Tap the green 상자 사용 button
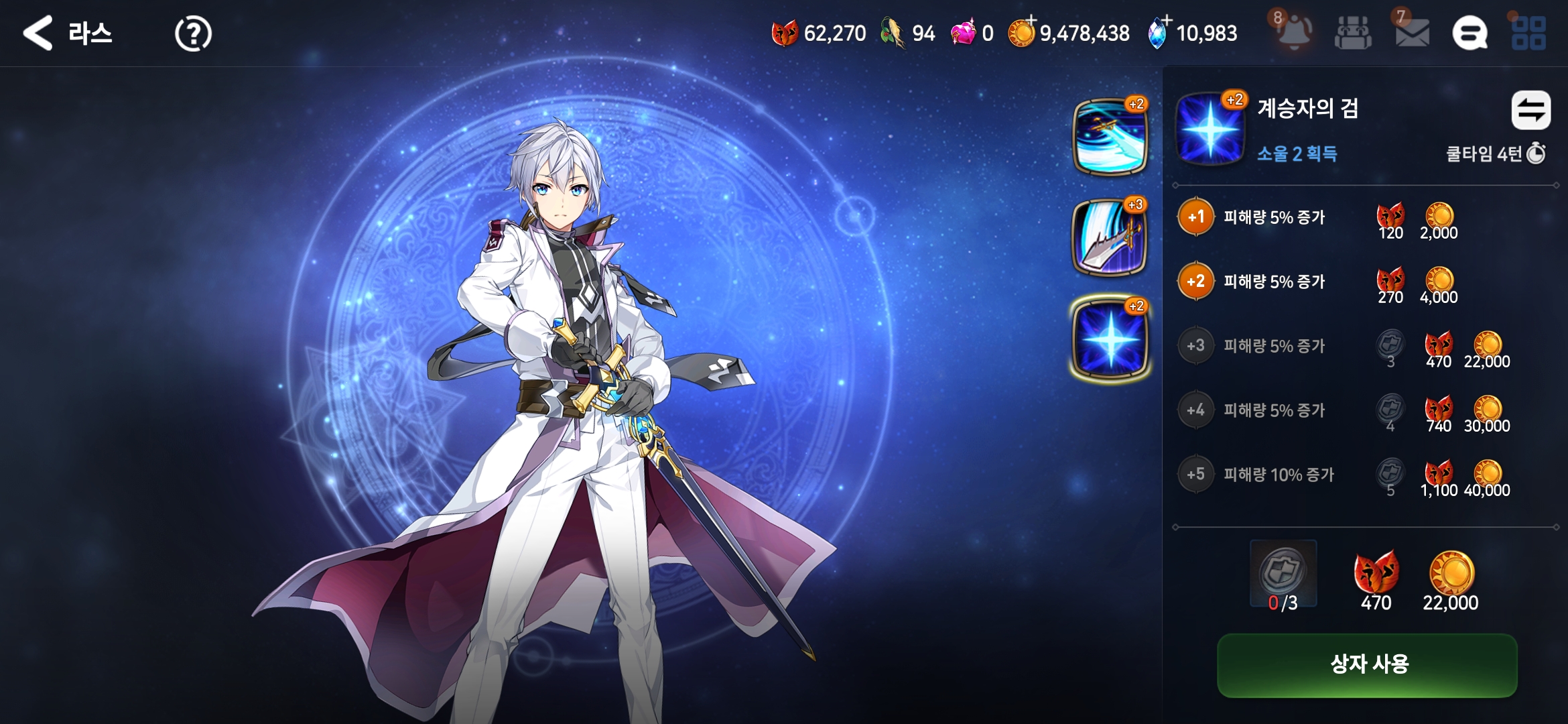Screen dimensions: 1568x724 coord(1367,665)
